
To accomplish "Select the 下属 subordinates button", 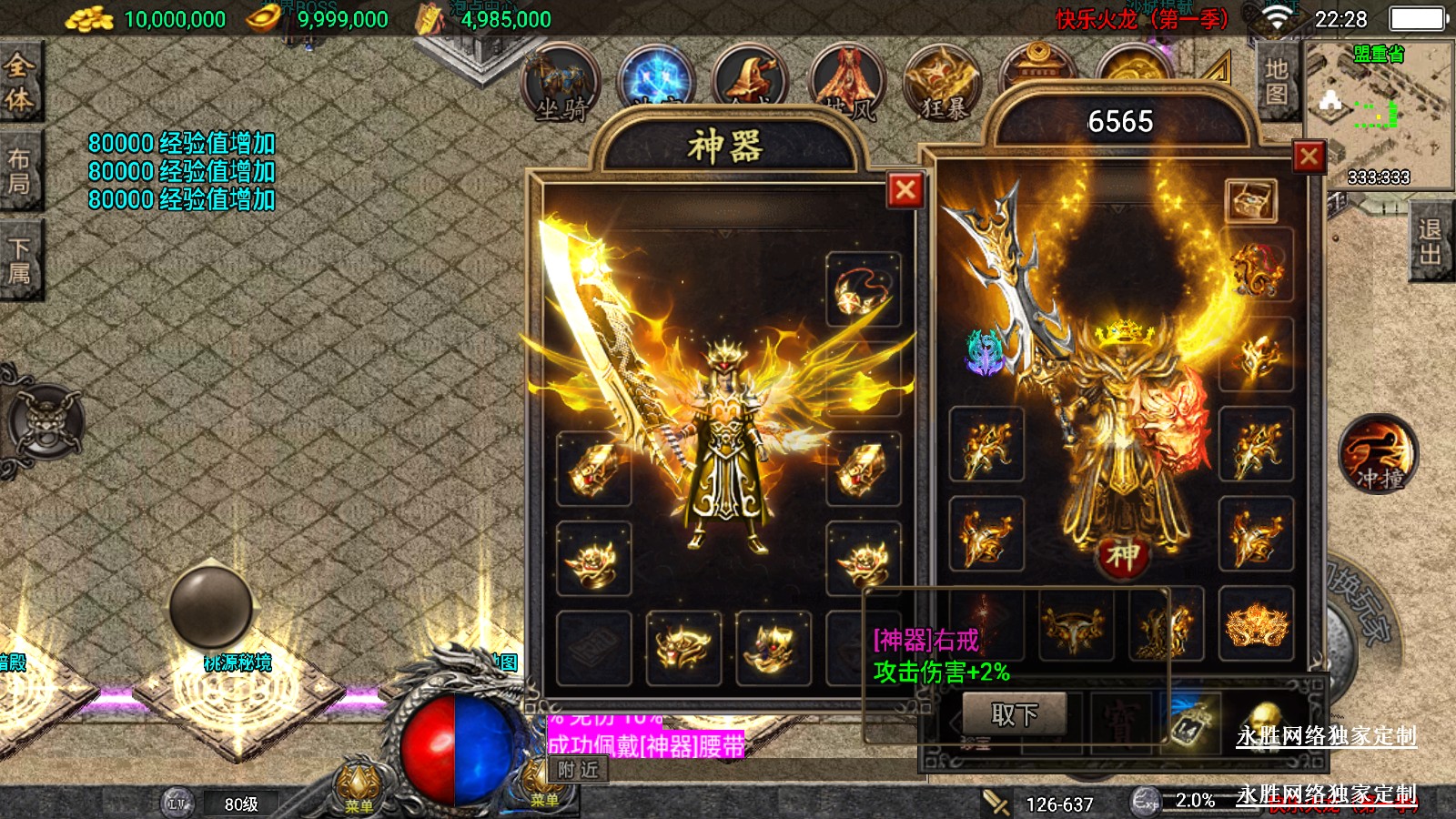I will (19, 260).
